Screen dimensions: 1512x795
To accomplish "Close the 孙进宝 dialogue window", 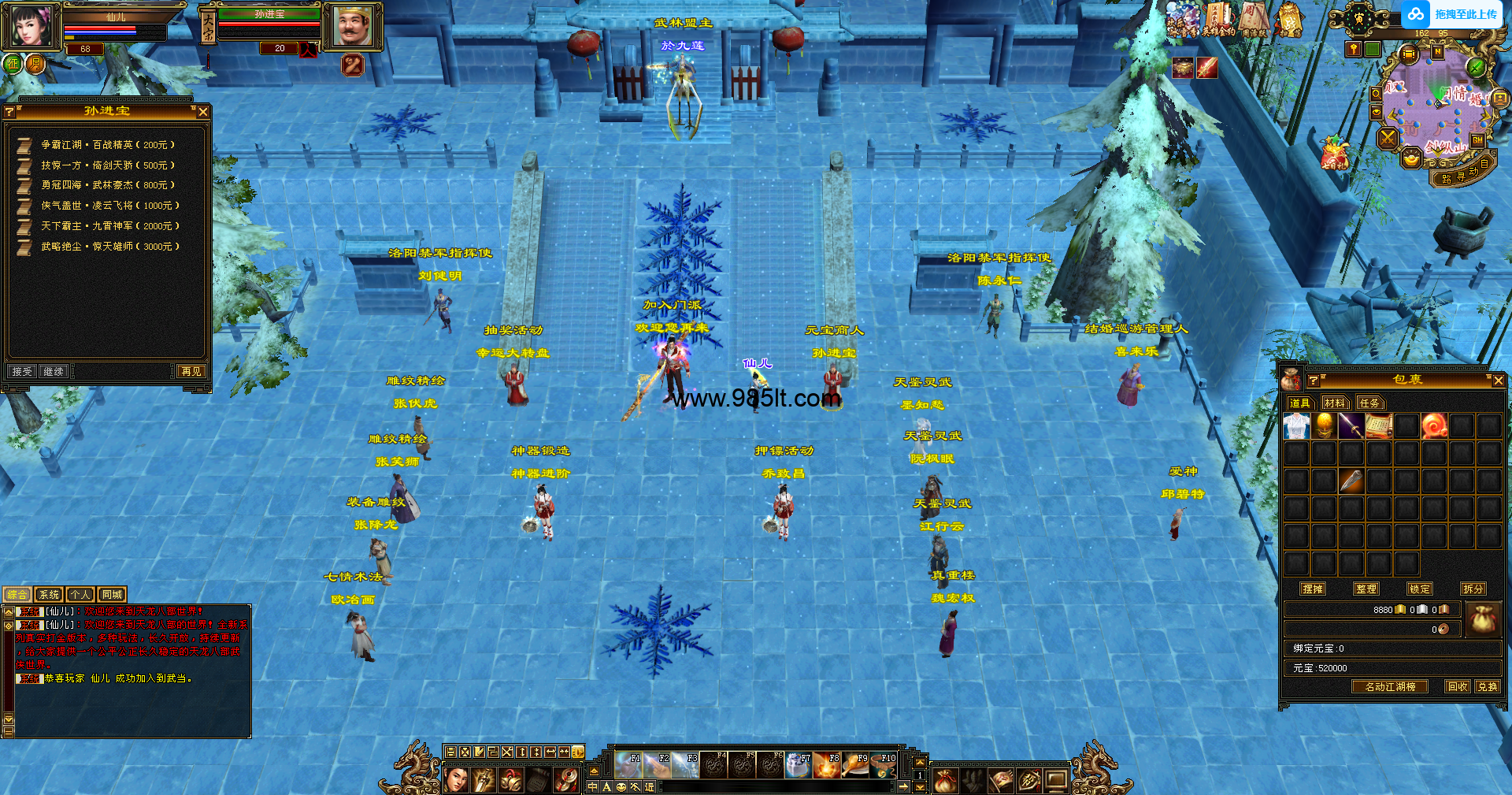I will 203,112.
